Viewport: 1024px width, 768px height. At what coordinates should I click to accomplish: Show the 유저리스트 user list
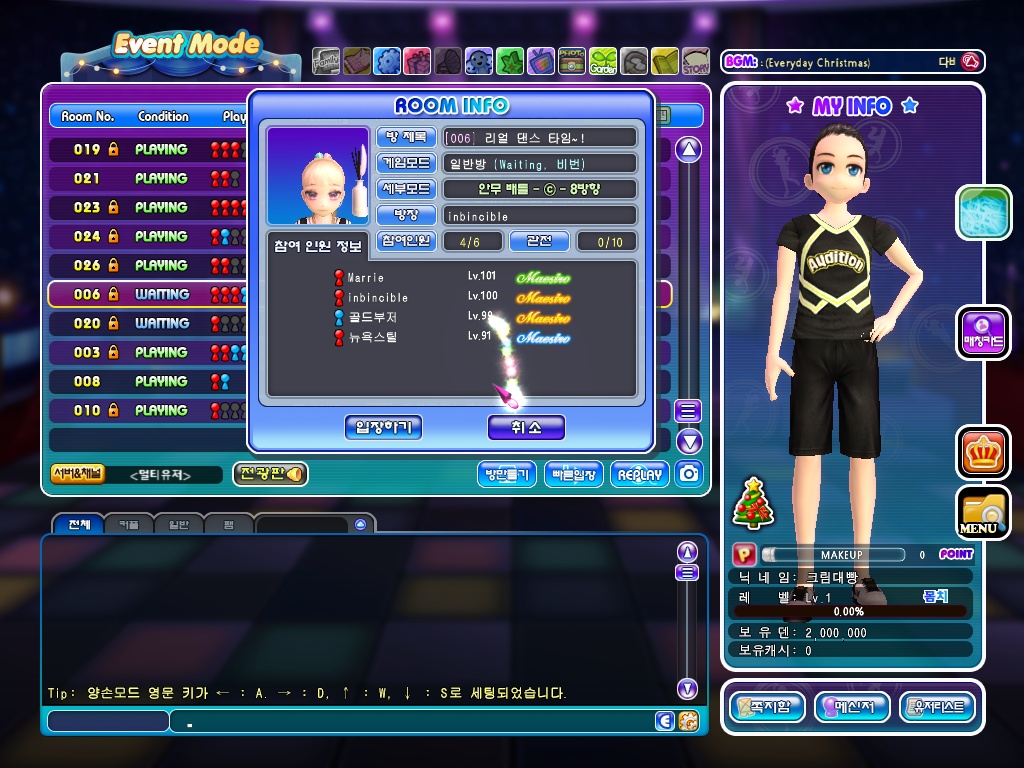coord(937,708)
